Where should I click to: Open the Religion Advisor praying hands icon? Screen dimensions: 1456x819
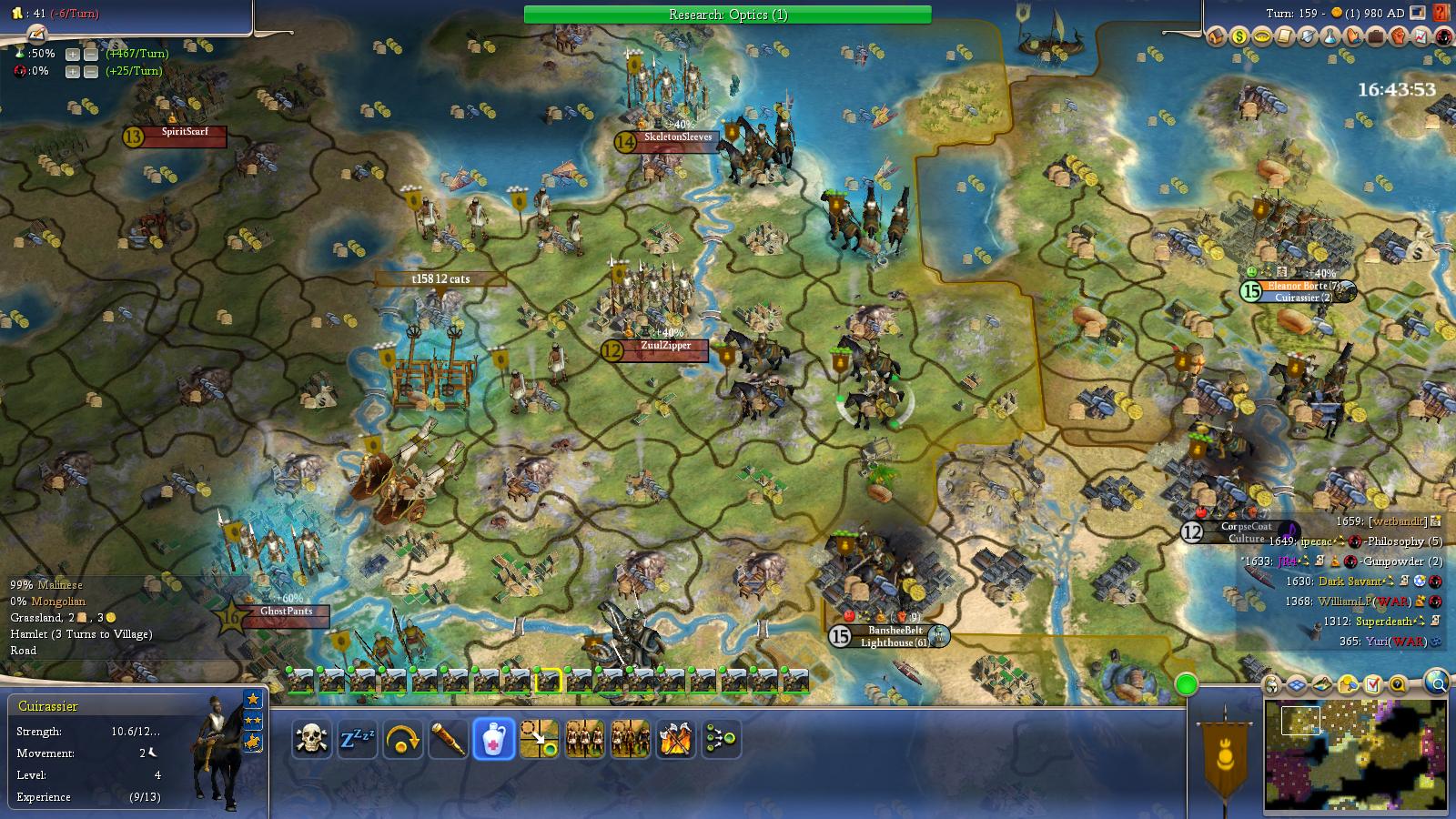[1353, 38]
